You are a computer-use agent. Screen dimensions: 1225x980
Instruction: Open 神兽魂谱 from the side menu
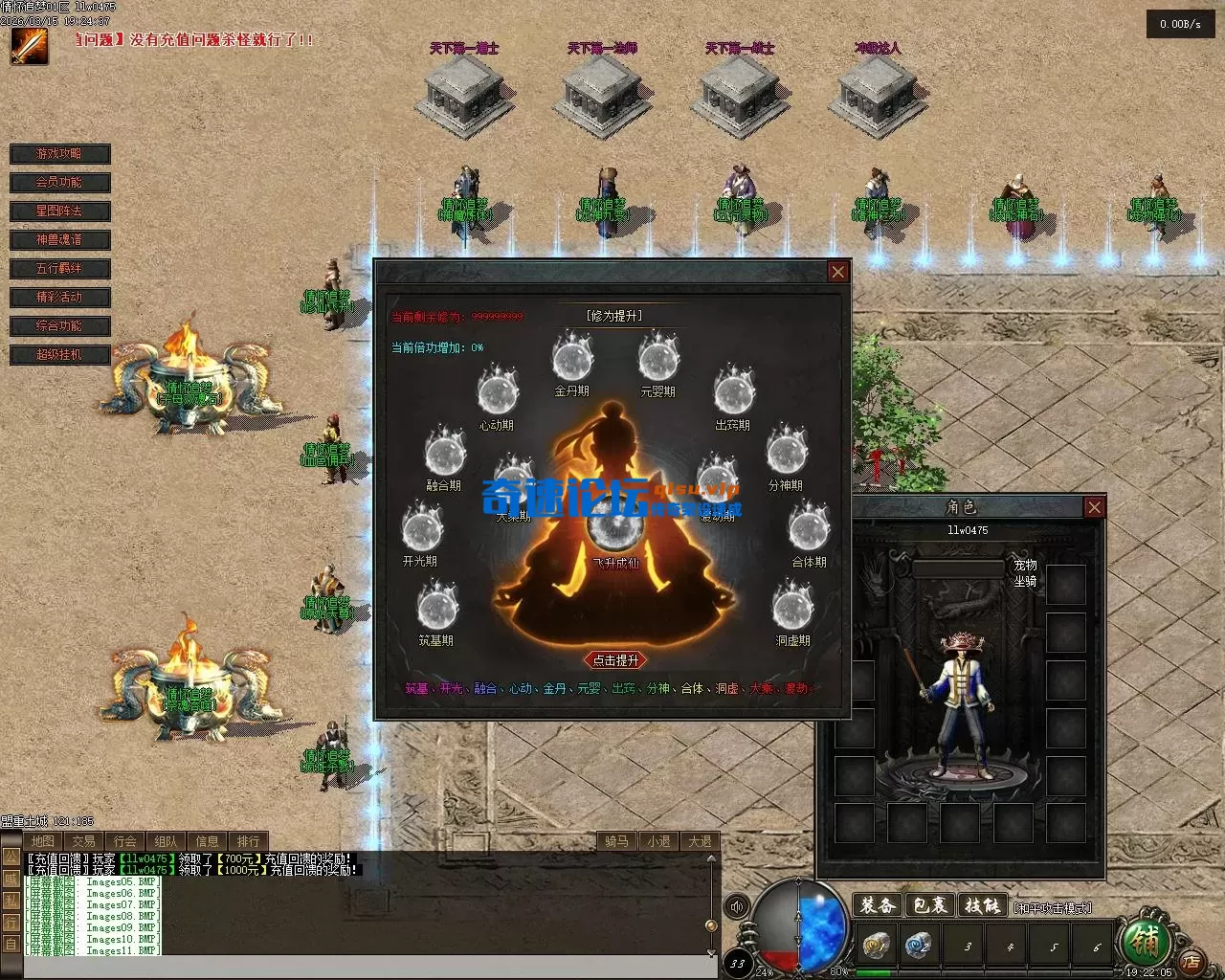(x=59, y=240)
